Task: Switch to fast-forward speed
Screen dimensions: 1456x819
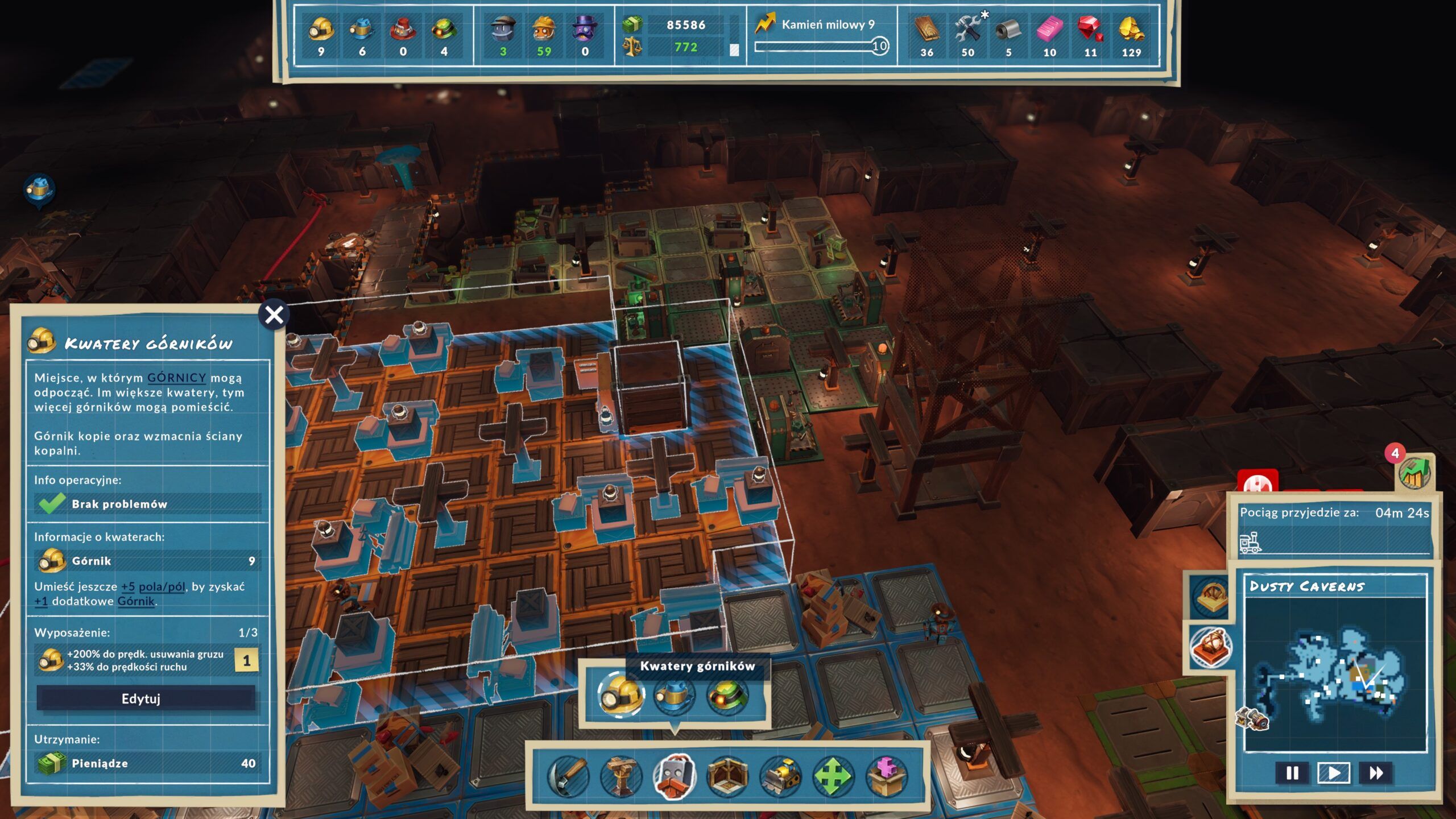Action: [1376, 773]
